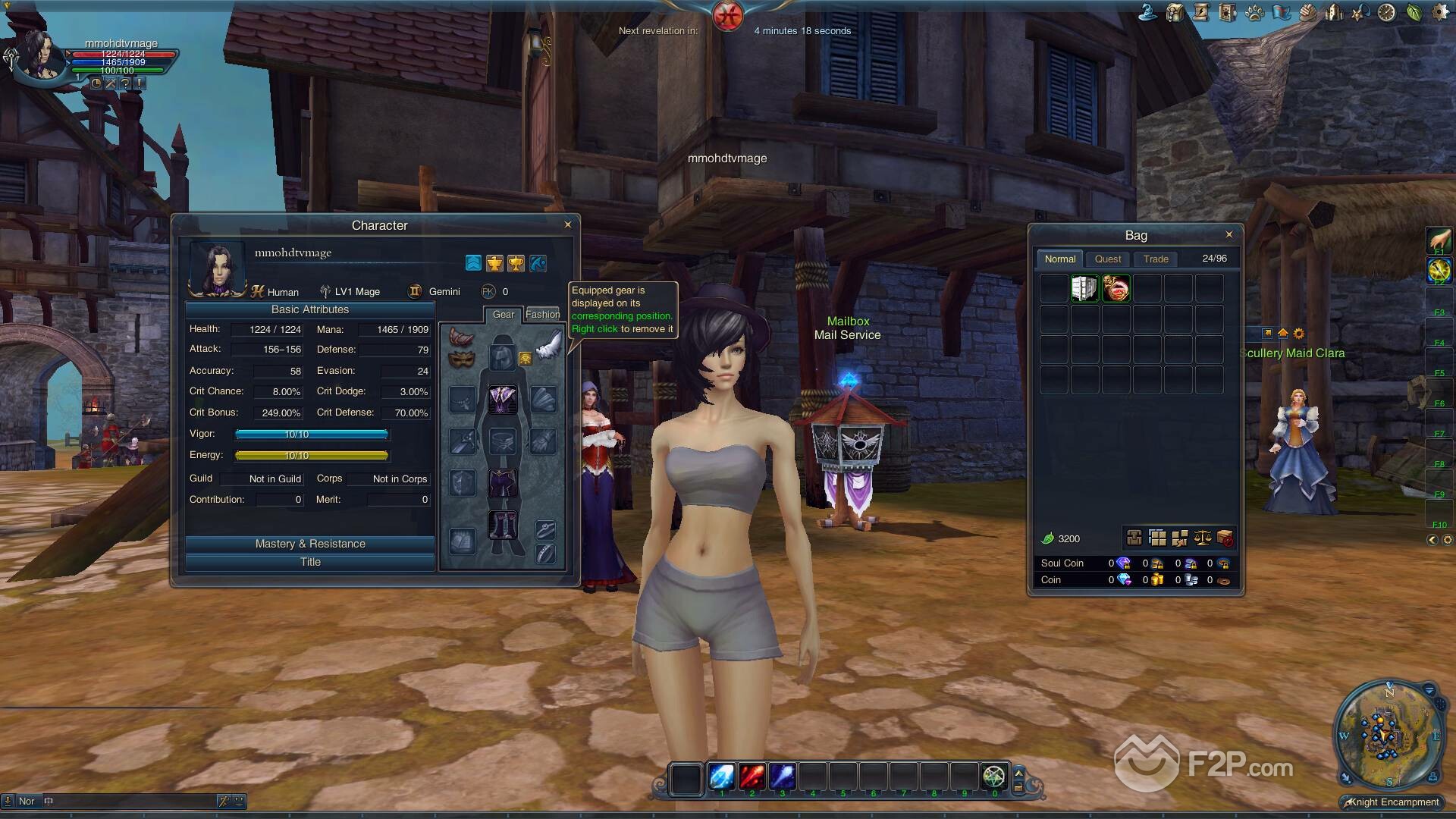This screenshot has height=819, width=1456.
Task: Expand the Title section
Action: click(310, 562)
